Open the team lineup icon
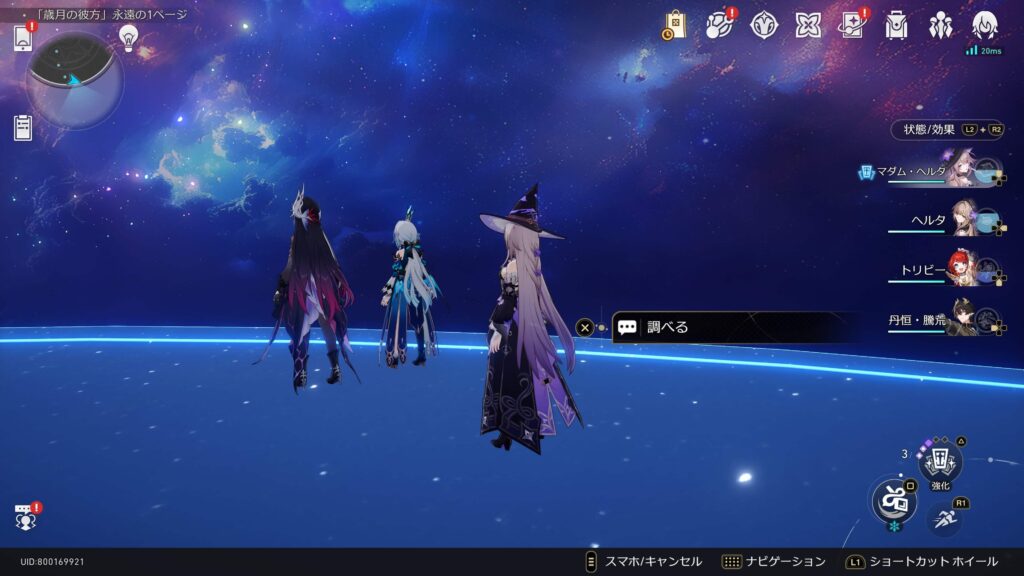Image resolution: width=1024 pixels, height=576 pixels. coord(941,25)
